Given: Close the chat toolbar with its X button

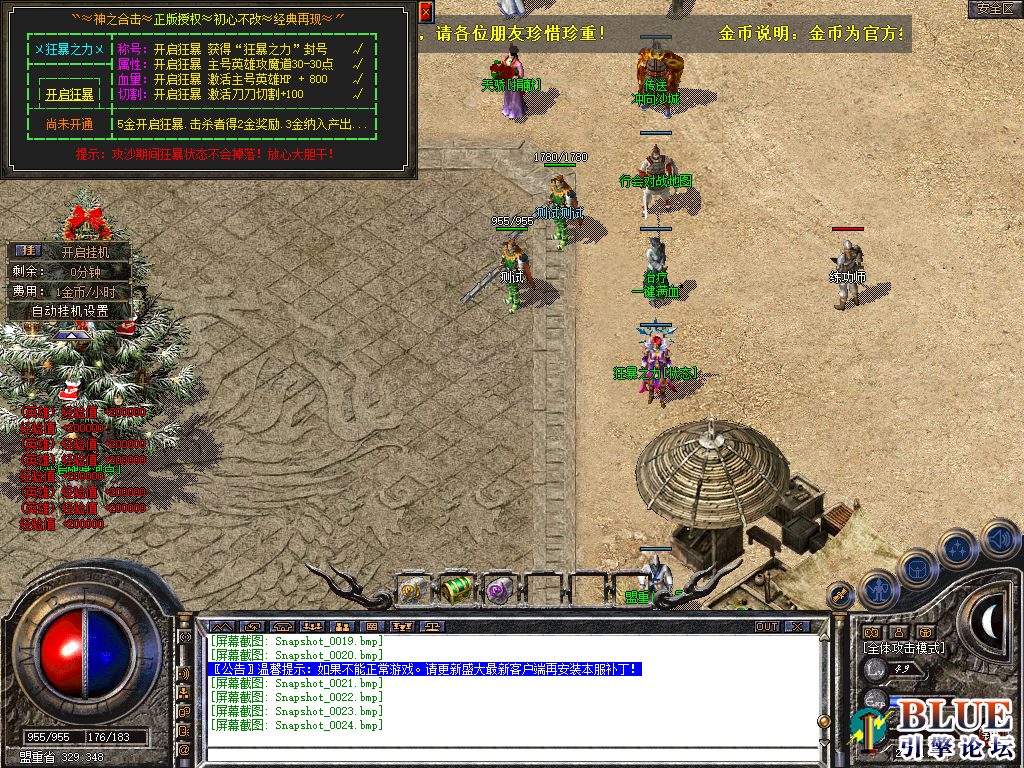Looking at the screenshot, I should [x=796, y=627].
